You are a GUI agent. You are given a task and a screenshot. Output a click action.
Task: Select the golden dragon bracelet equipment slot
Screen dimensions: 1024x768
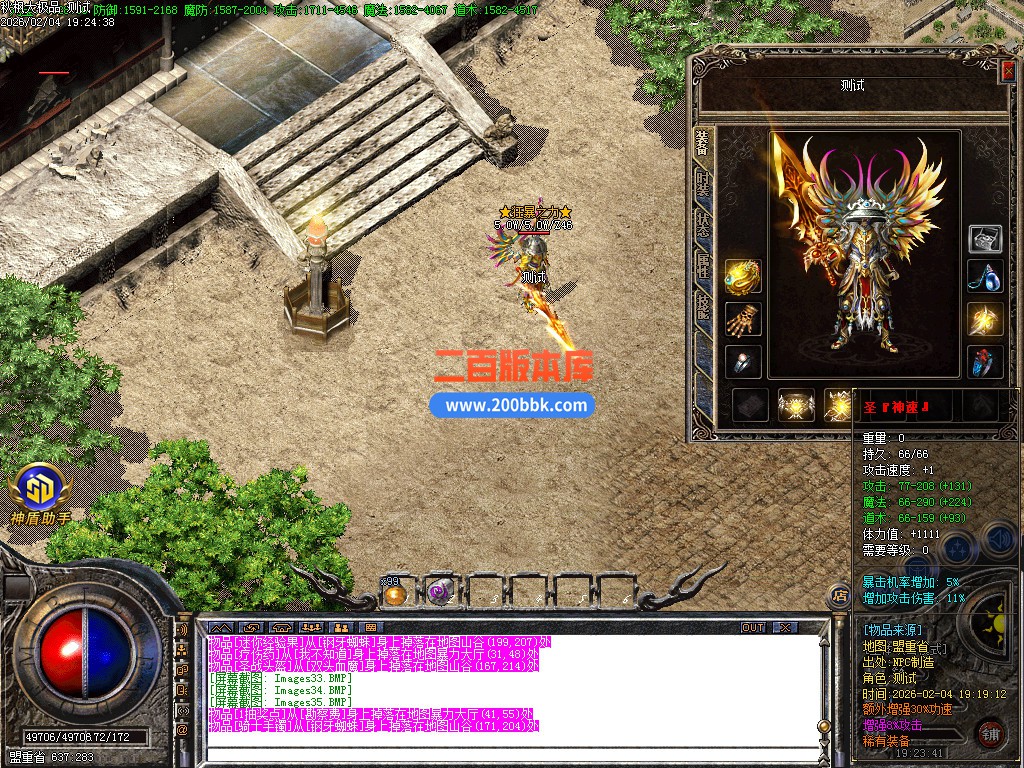743,277
